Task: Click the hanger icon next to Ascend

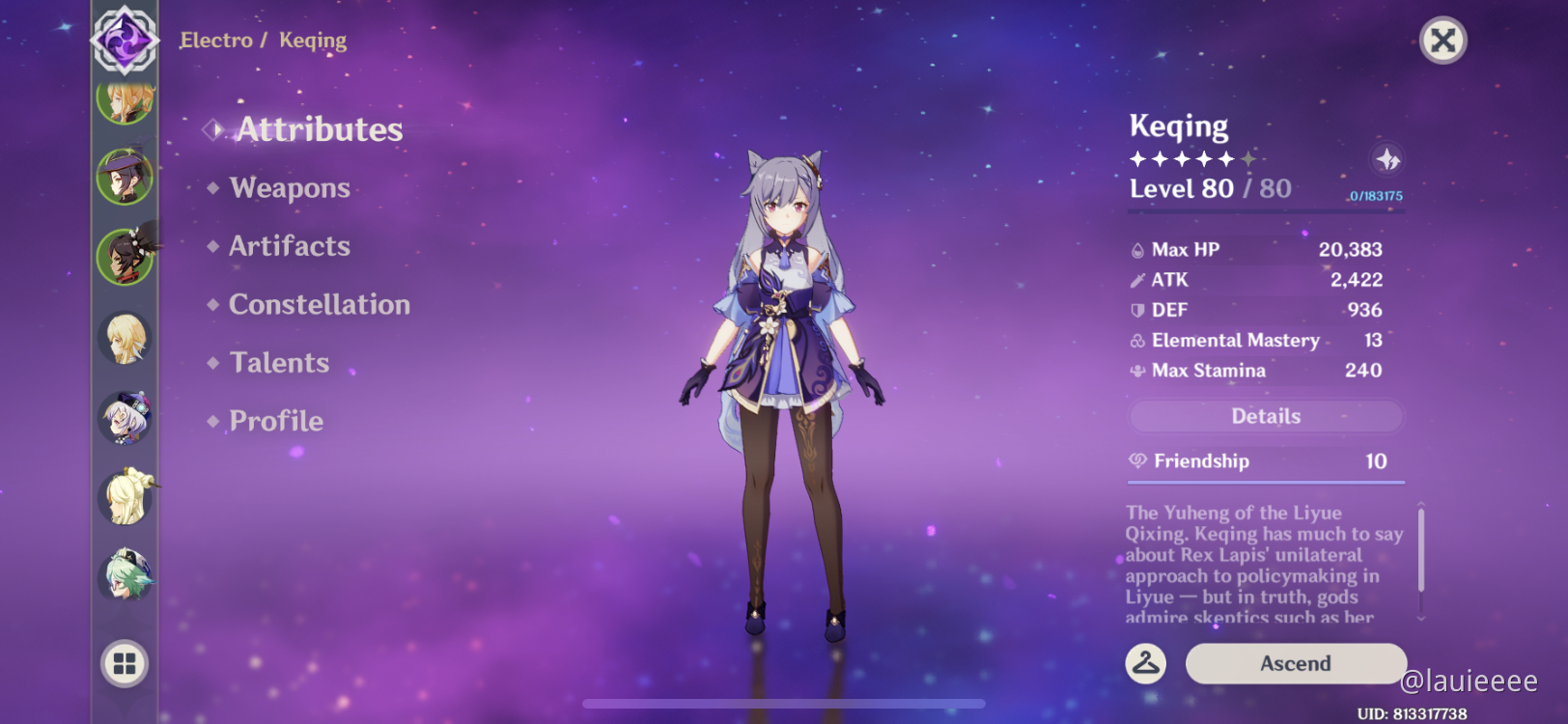Action: [x=1145, y=663]
